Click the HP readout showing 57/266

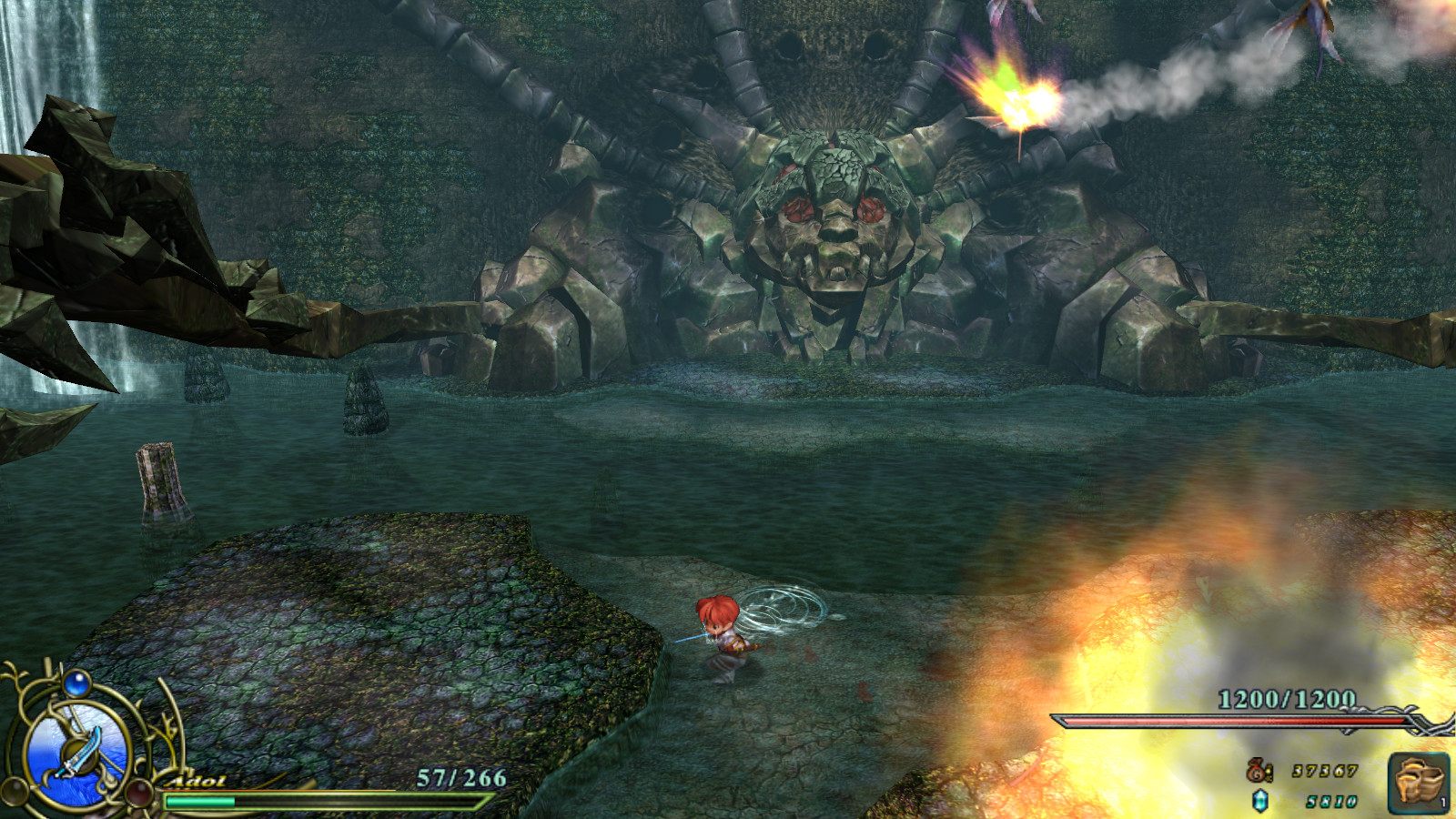point(460,775)
